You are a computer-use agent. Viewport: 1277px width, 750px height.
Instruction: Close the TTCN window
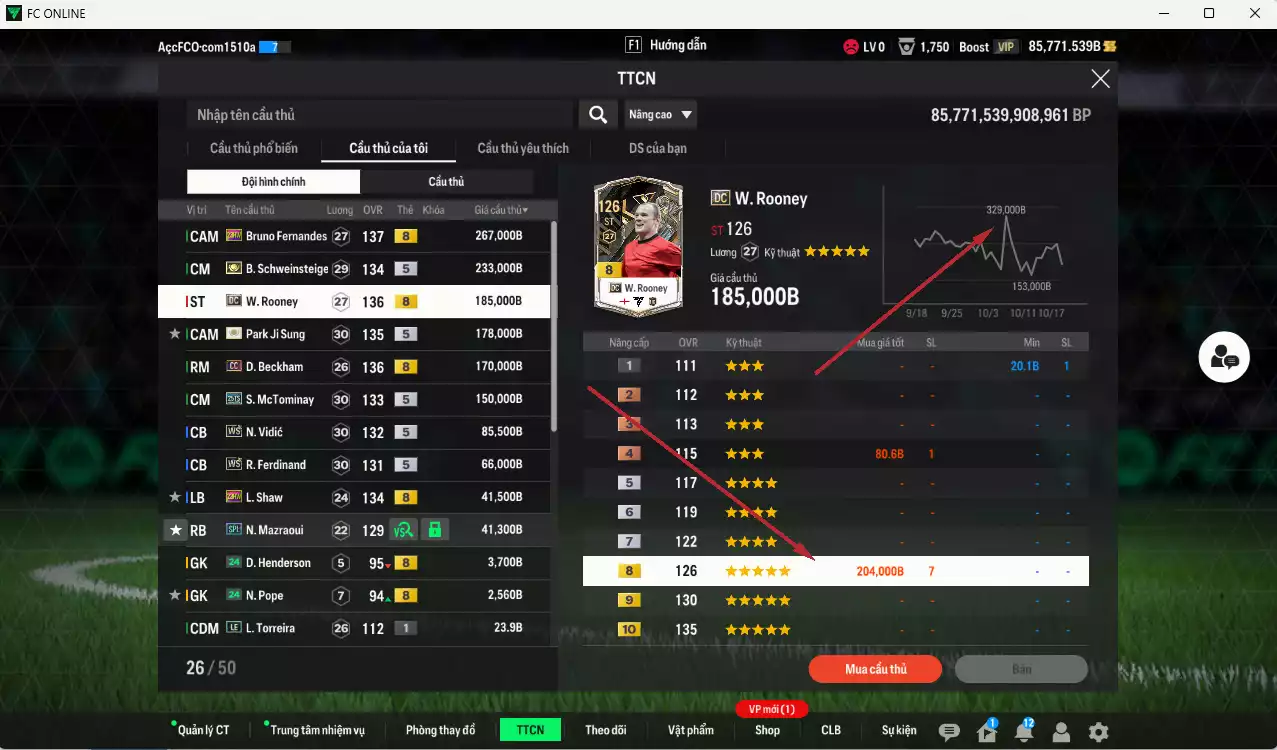[1100, 79]
